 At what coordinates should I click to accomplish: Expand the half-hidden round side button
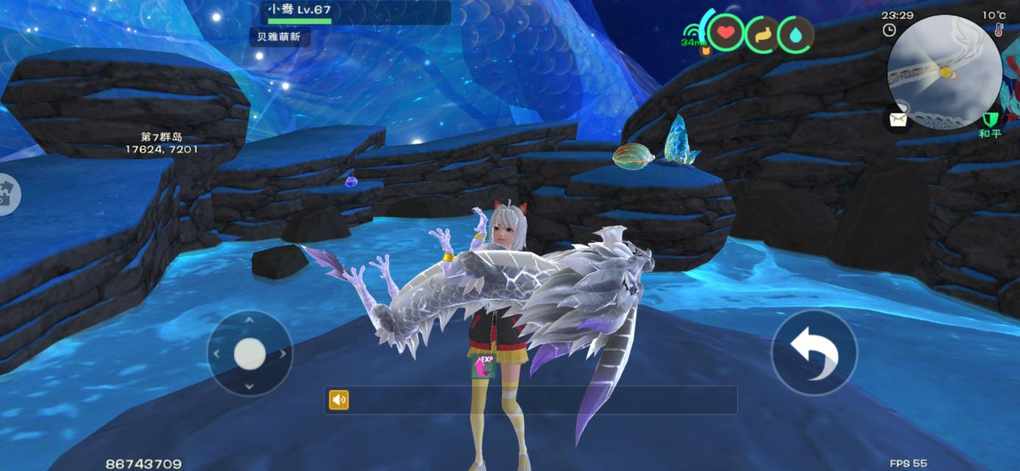pyautogui.click(x=7, y=194)
